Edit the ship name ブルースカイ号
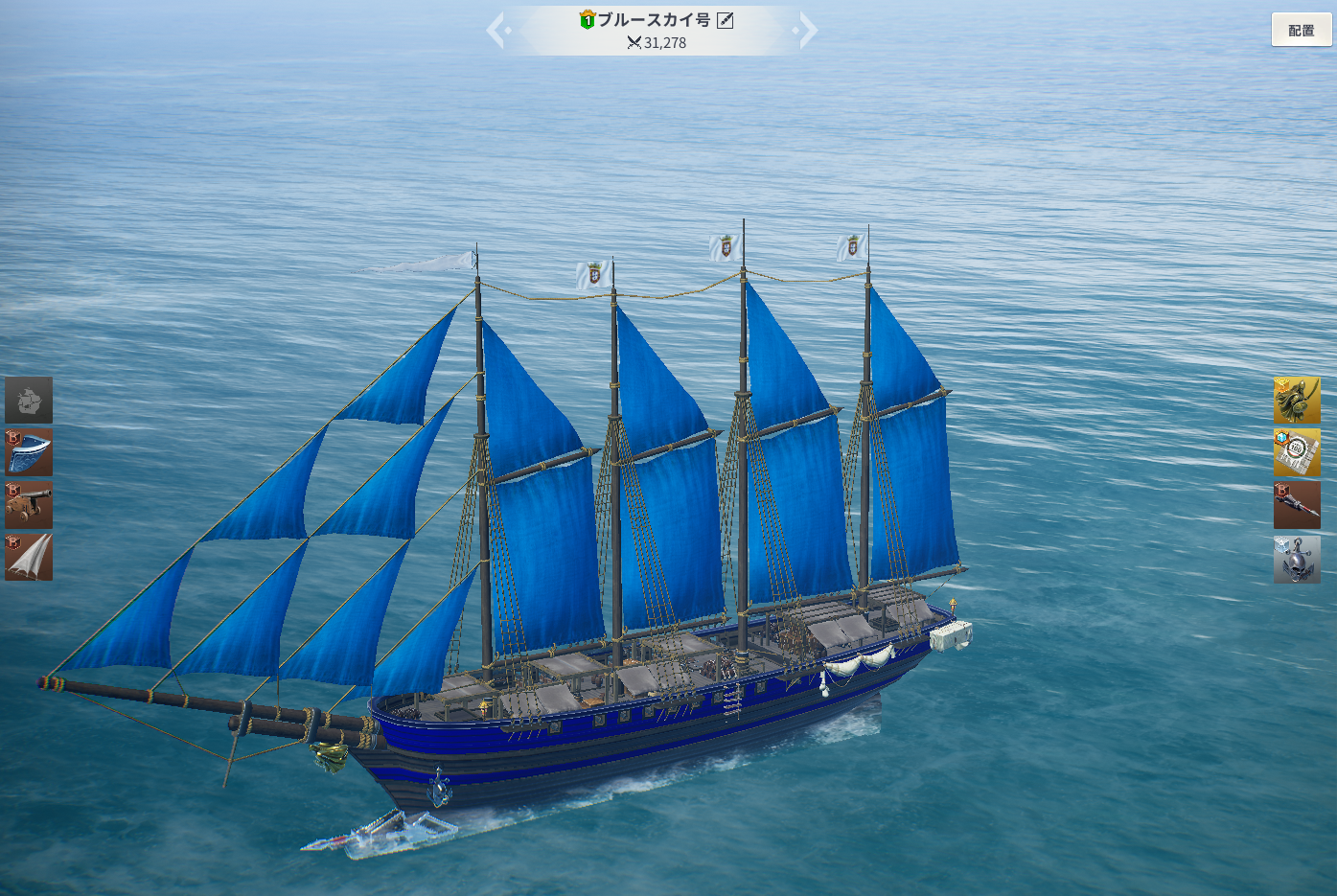1337x896 pixels. point(726,20)
